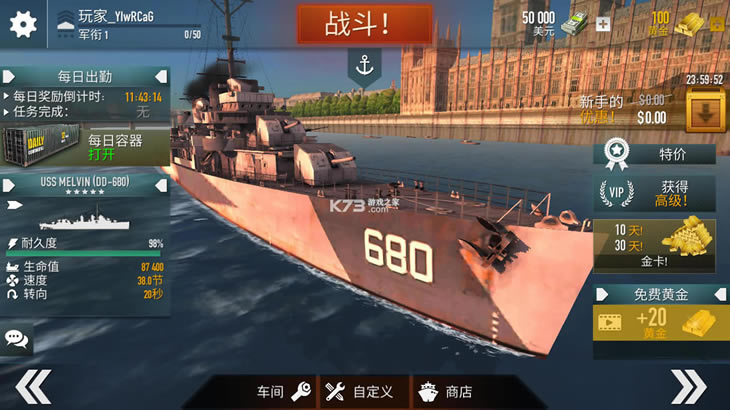This screenshot has width=730, height=410.
Task: Open the 每日容器 daily container
Action: pos(84,147)
